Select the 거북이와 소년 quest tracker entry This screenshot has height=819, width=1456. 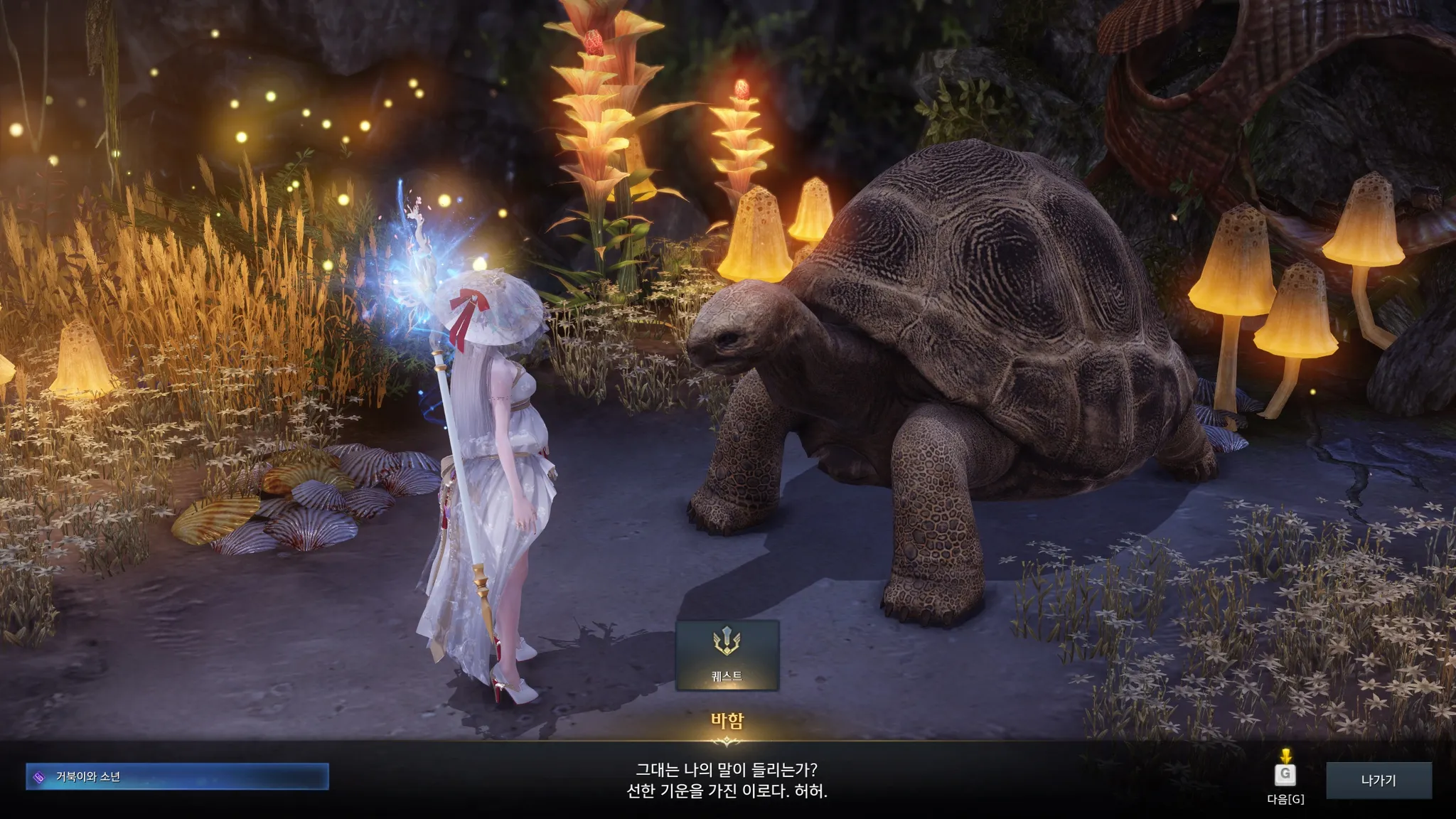tap(177, 777)
